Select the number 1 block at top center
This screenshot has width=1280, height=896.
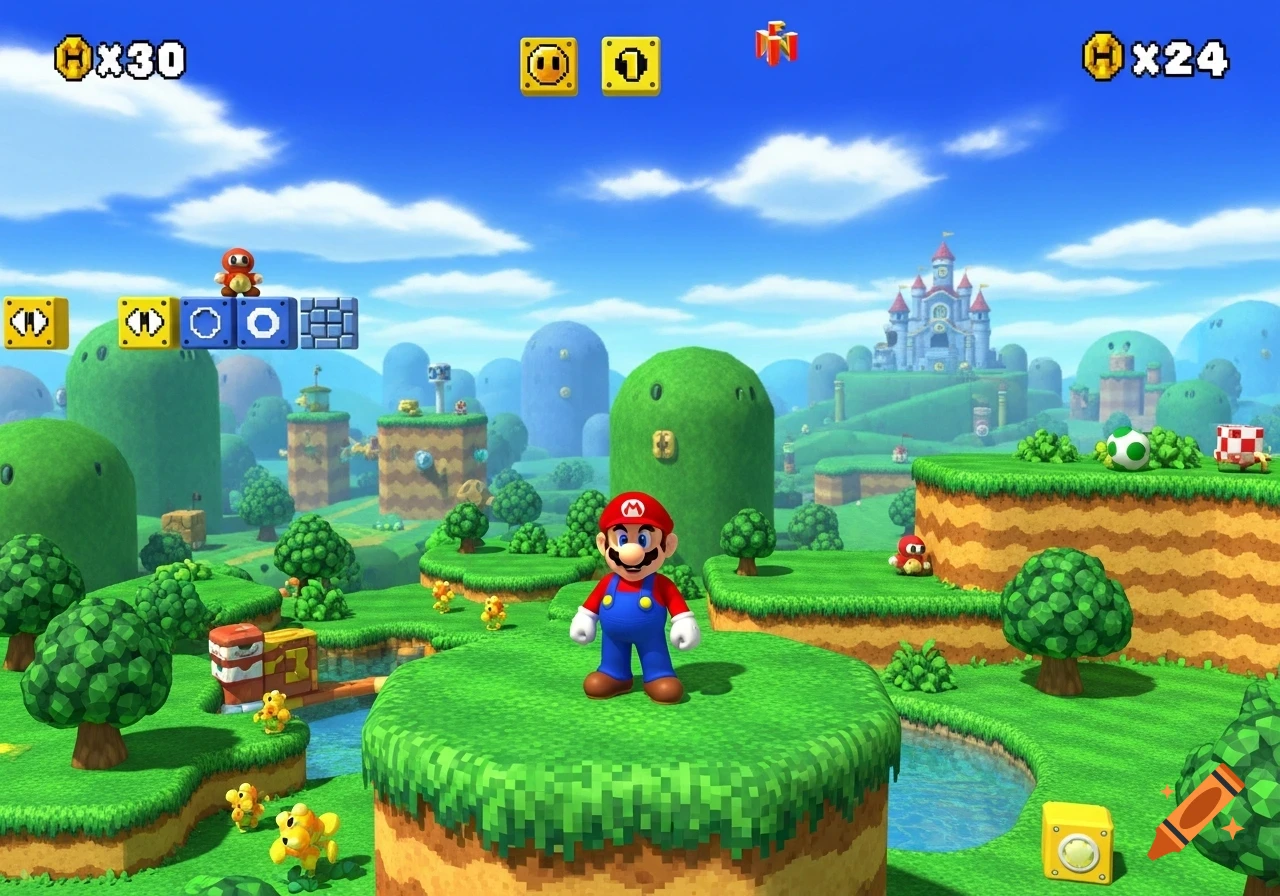629,62
